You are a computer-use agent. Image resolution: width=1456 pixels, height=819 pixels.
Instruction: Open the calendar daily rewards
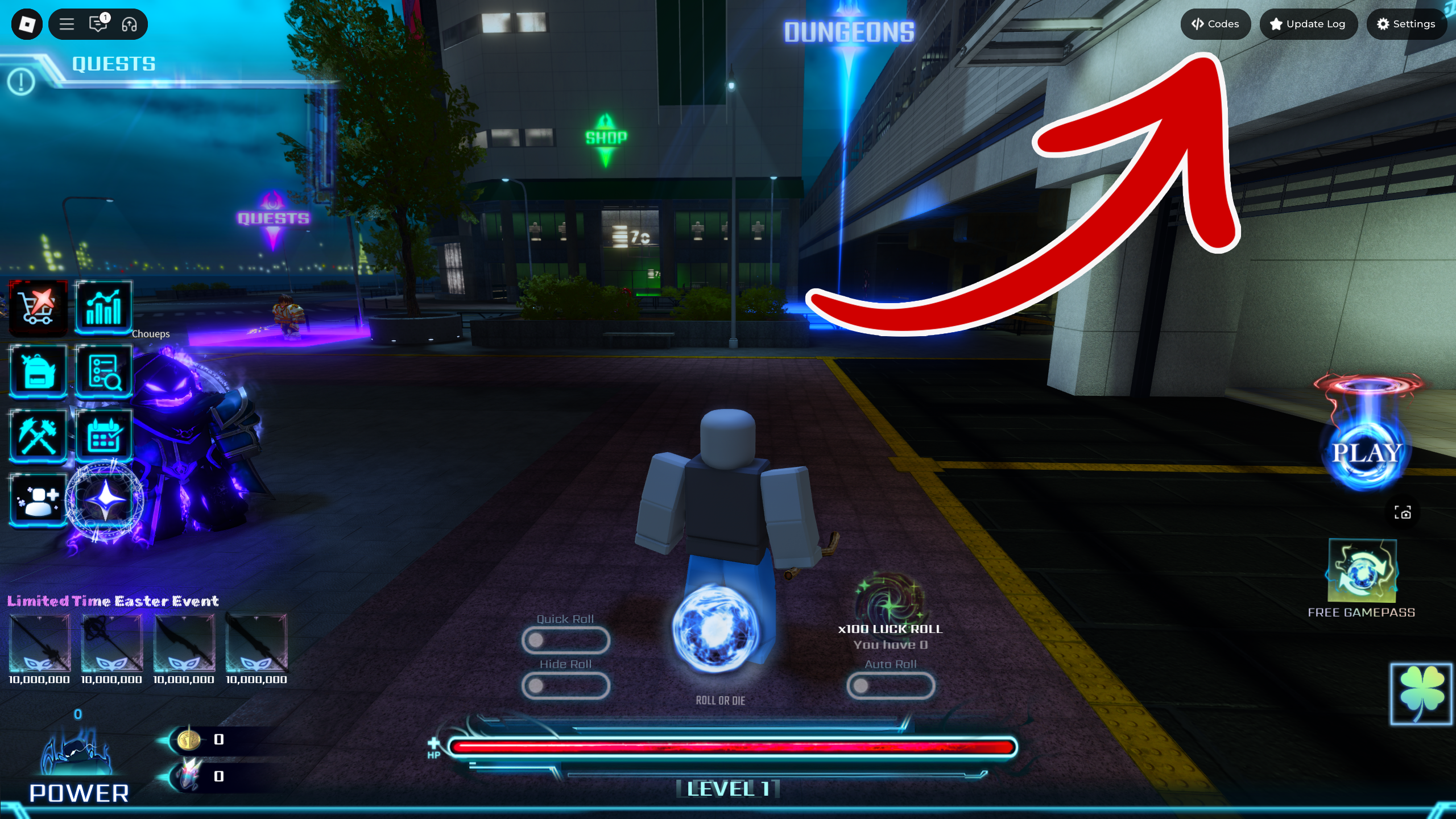pyautogui.click(x=104, y=435)
